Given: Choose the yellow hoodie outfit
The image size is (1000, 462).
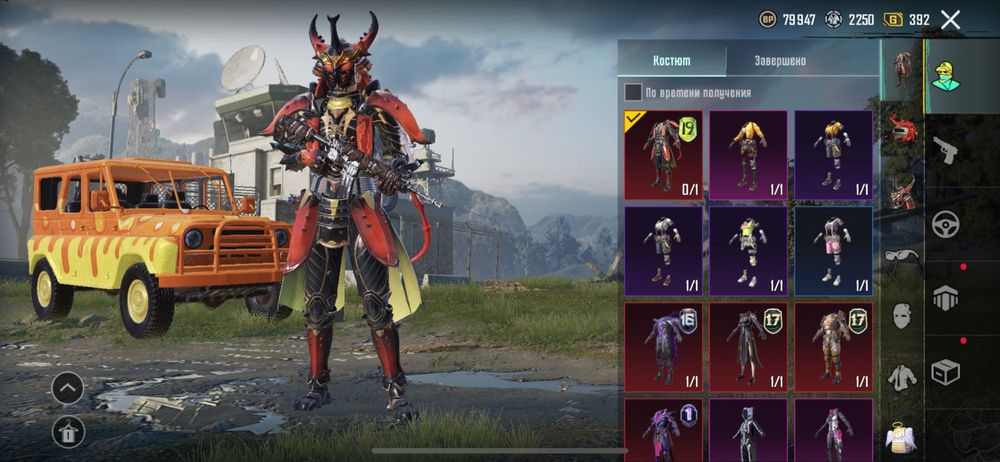Looking at the screenshot, I should (x=749, y=155).
